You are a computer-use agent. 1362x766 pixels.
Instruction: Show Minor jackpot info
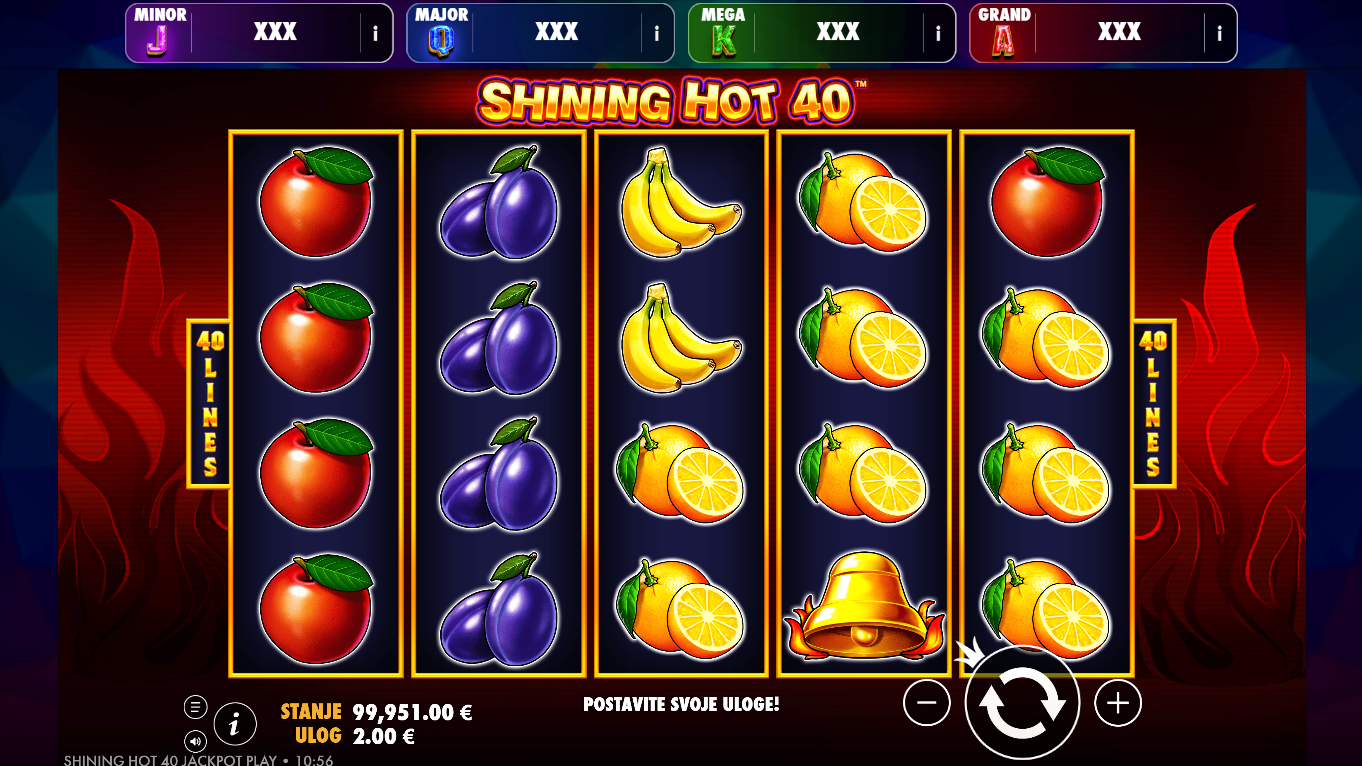tap(375, 33)
